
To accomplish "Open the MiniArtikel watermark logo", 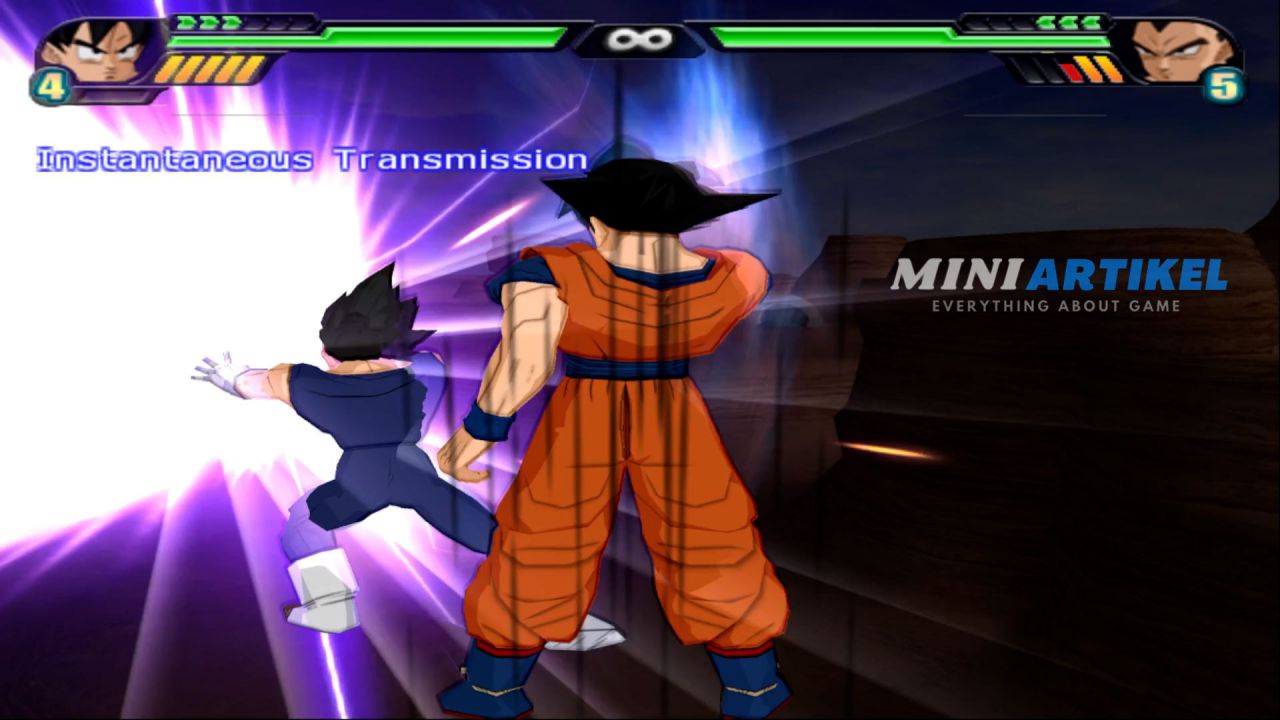I will click(x=1058, y=283).
